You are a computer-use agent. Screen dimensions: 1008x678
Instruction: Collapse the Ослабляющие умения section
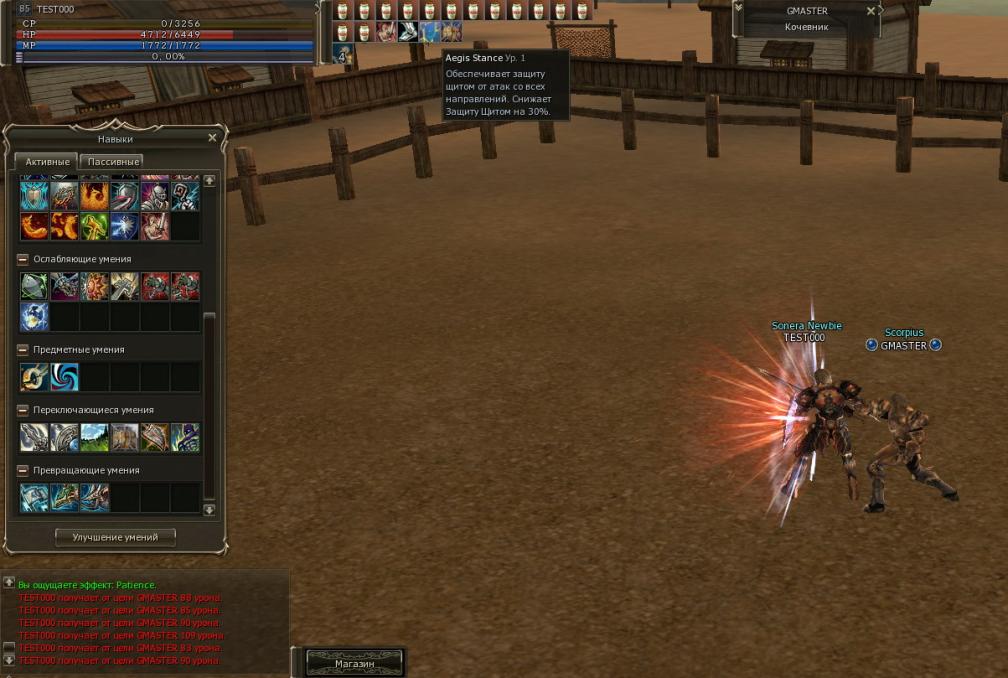click(x=23, y=259)
